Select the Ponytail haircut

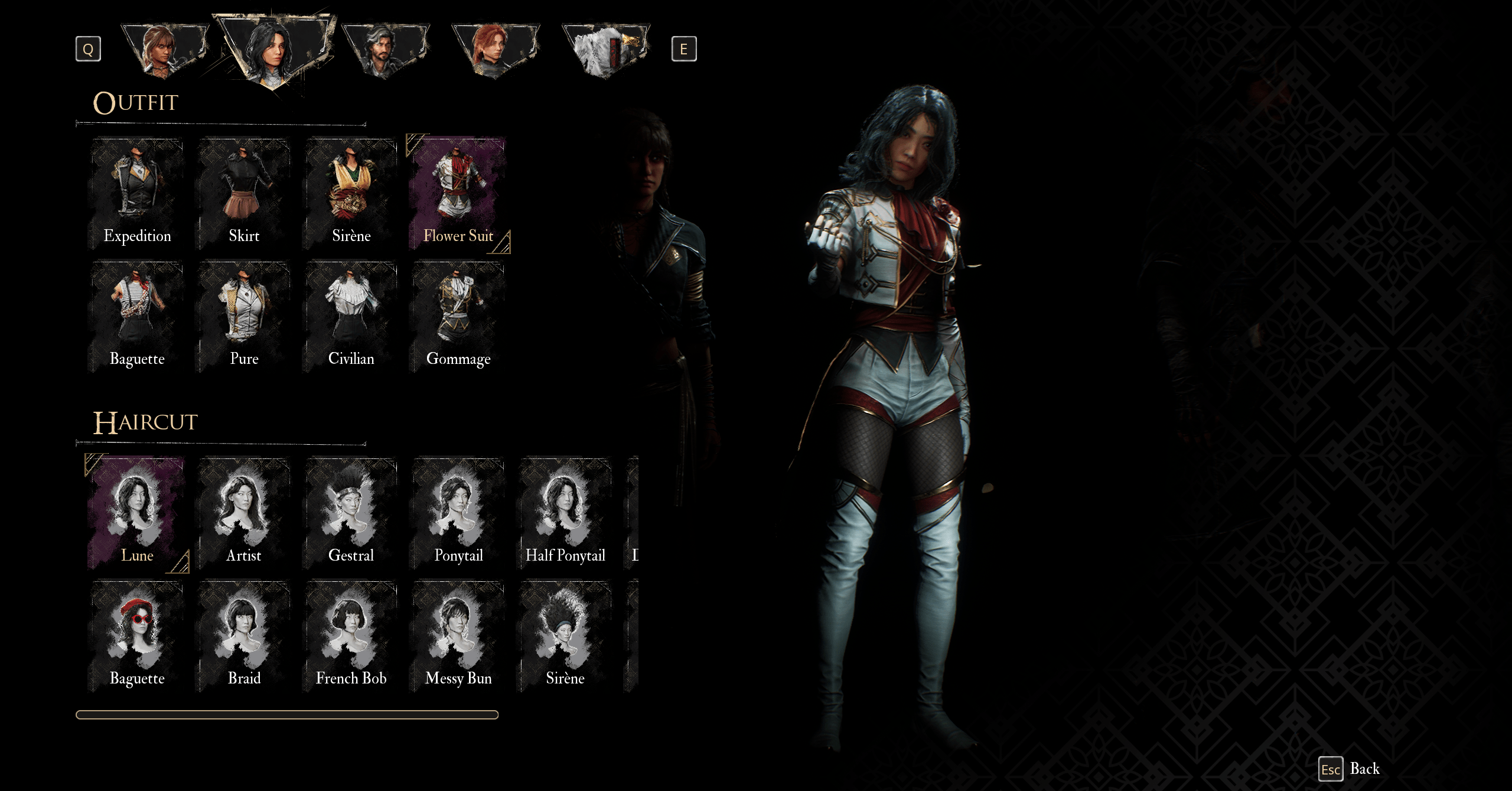[x=458, y=513]
